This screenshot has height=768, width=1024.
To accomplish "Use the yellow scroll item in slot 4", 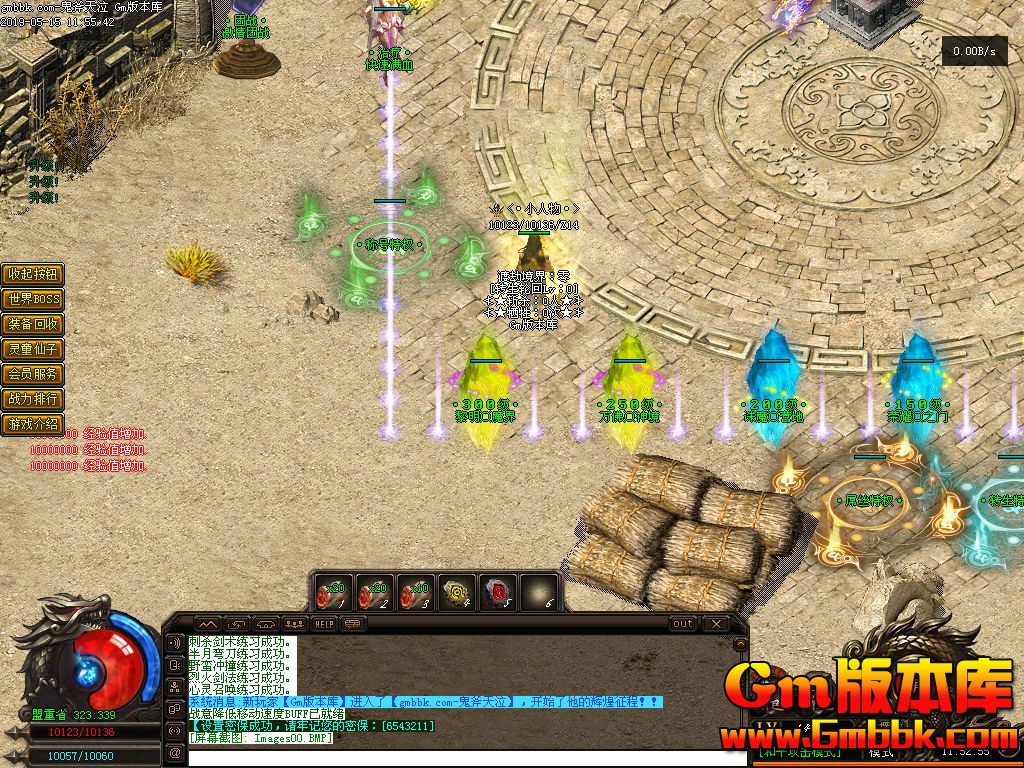I will 457,592.
